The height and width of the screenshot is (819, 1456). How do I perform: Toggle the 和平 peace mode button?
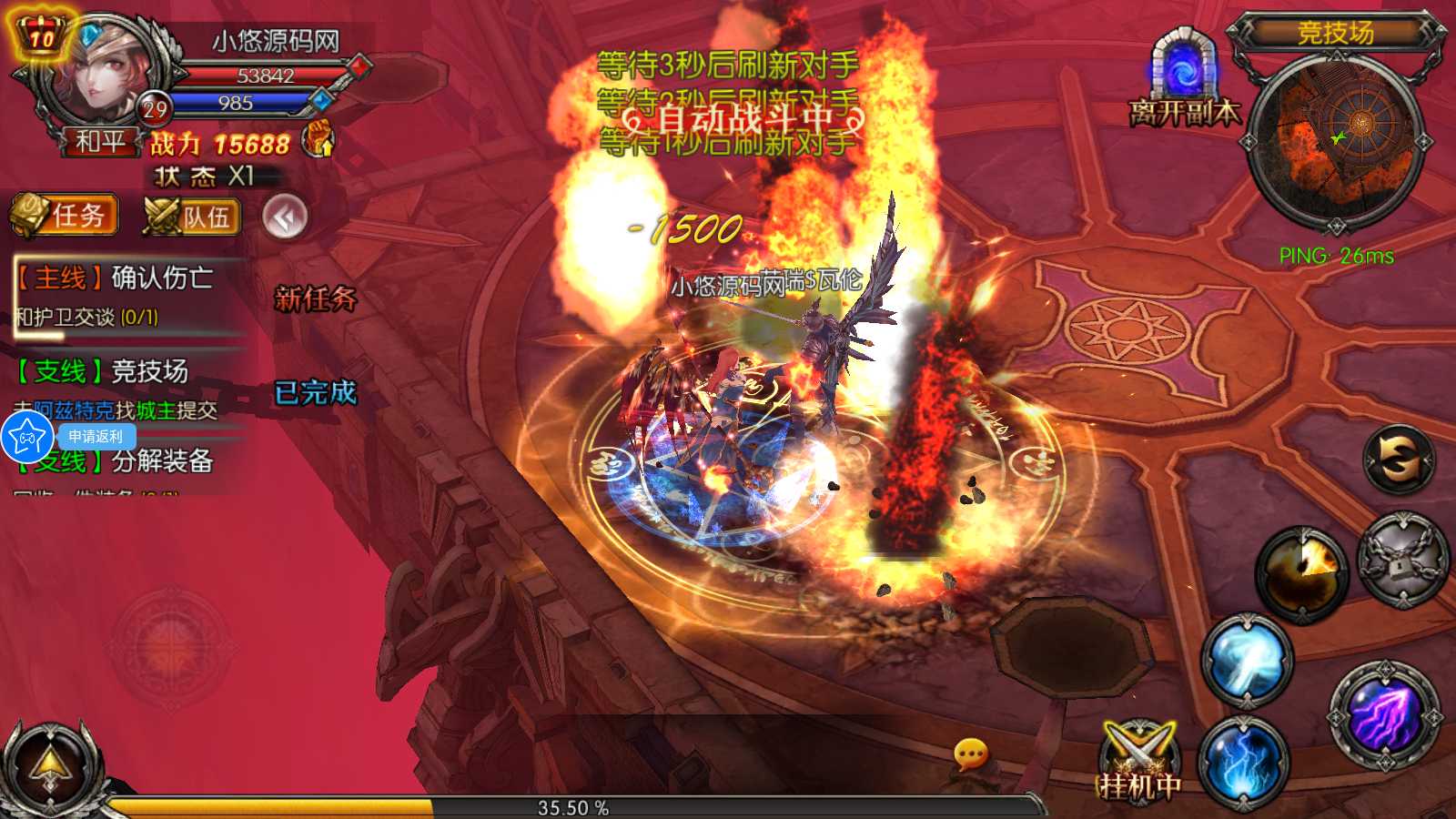[x=99, y=142]
